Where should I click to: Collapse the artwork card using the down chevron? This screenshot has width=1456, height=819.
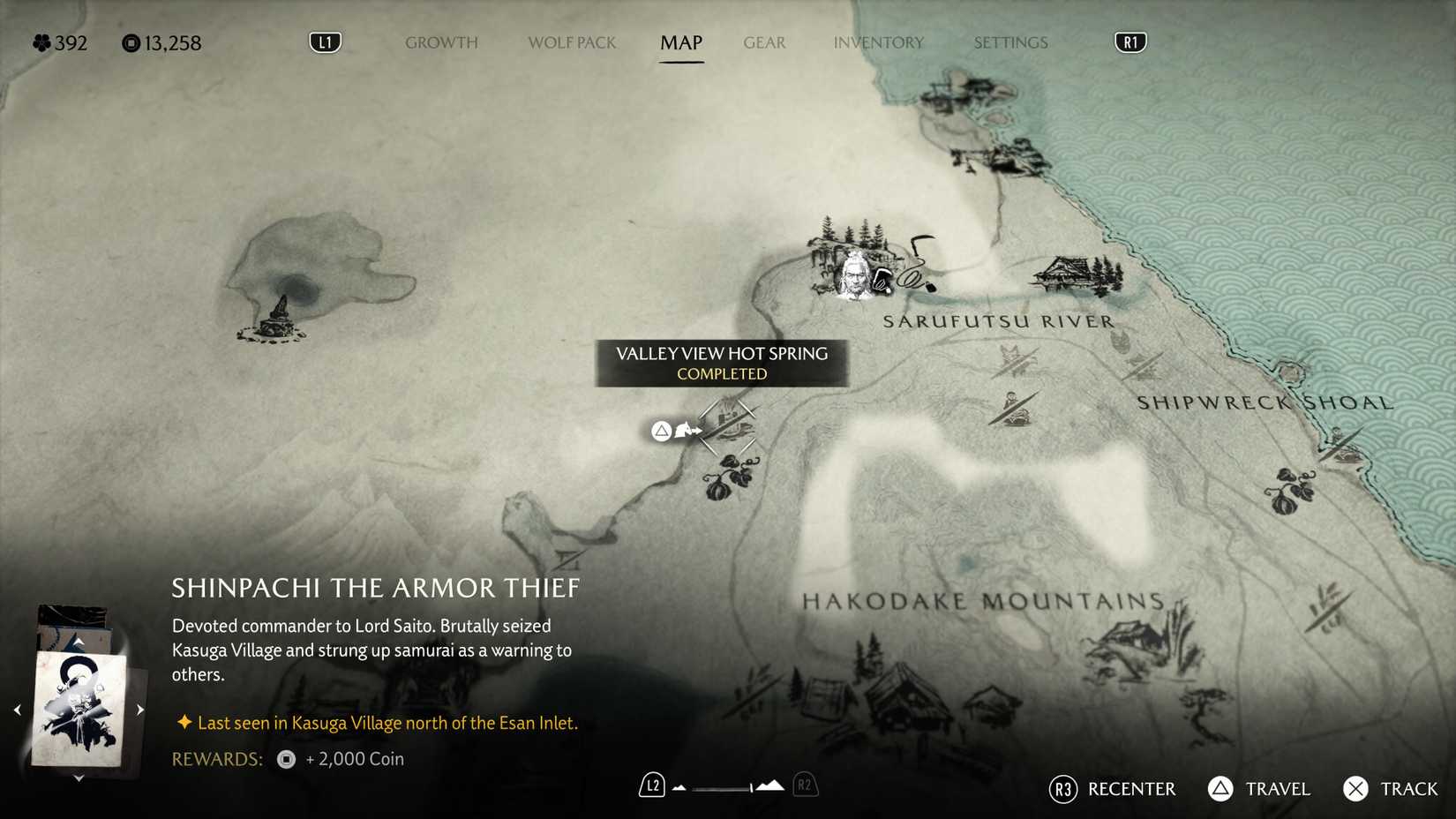pos(79,778)
